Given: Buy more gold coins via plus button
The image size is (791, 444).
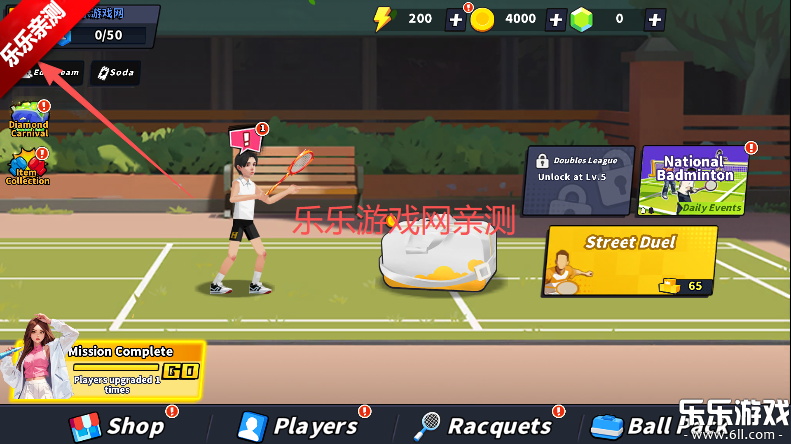Looking at the screenshot, I should pos(555,19).
